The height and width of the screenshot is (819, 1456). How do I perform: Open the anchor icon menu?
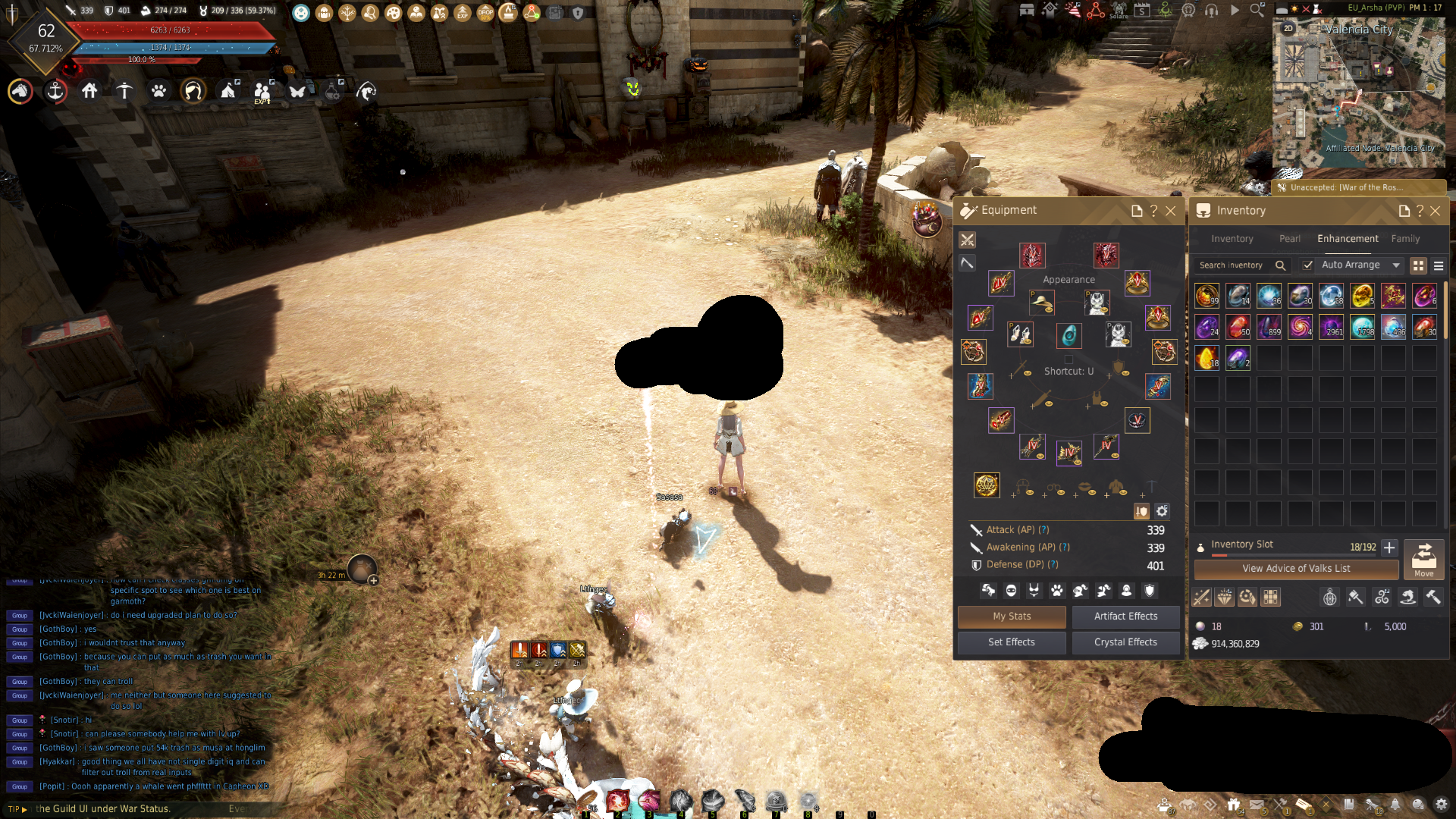pos(55,92)
